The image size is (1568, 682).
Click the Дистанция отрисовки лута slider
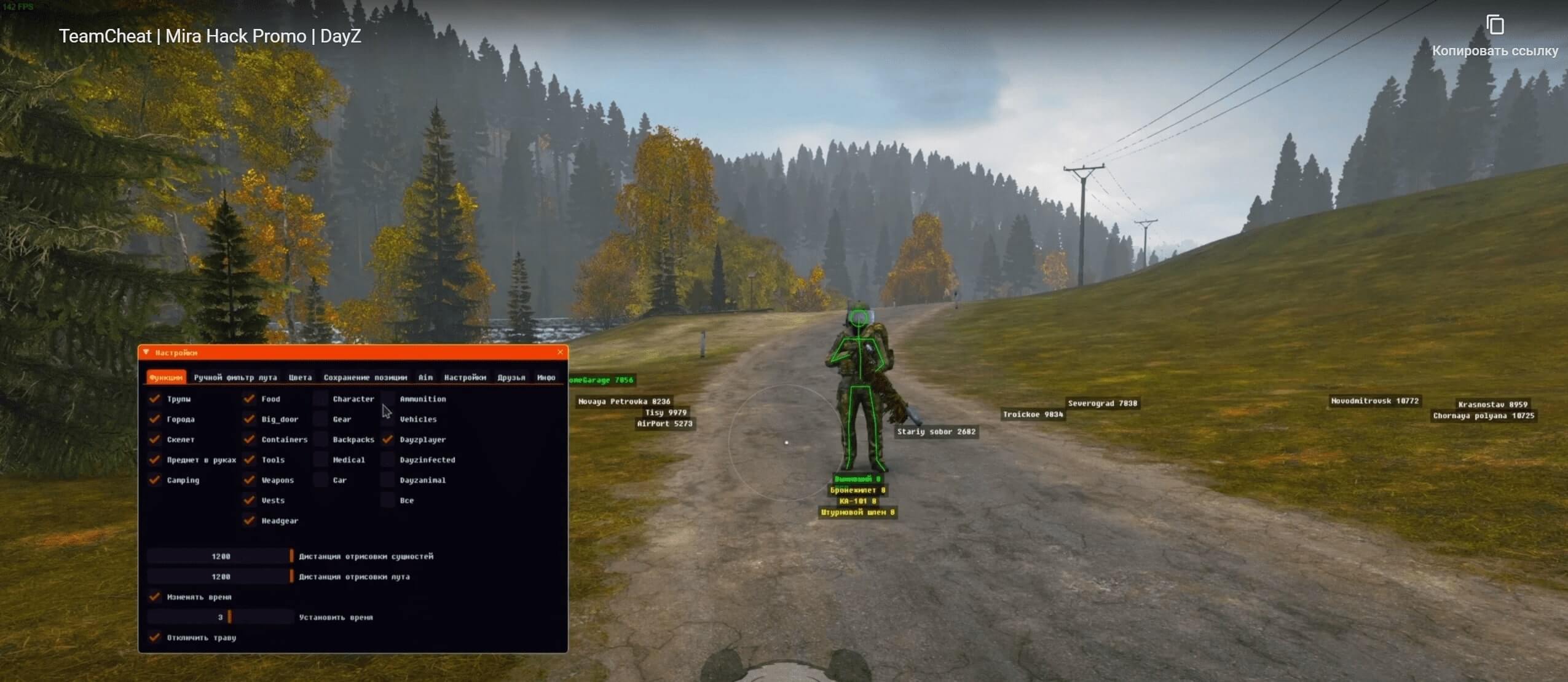tap(221, 577)
